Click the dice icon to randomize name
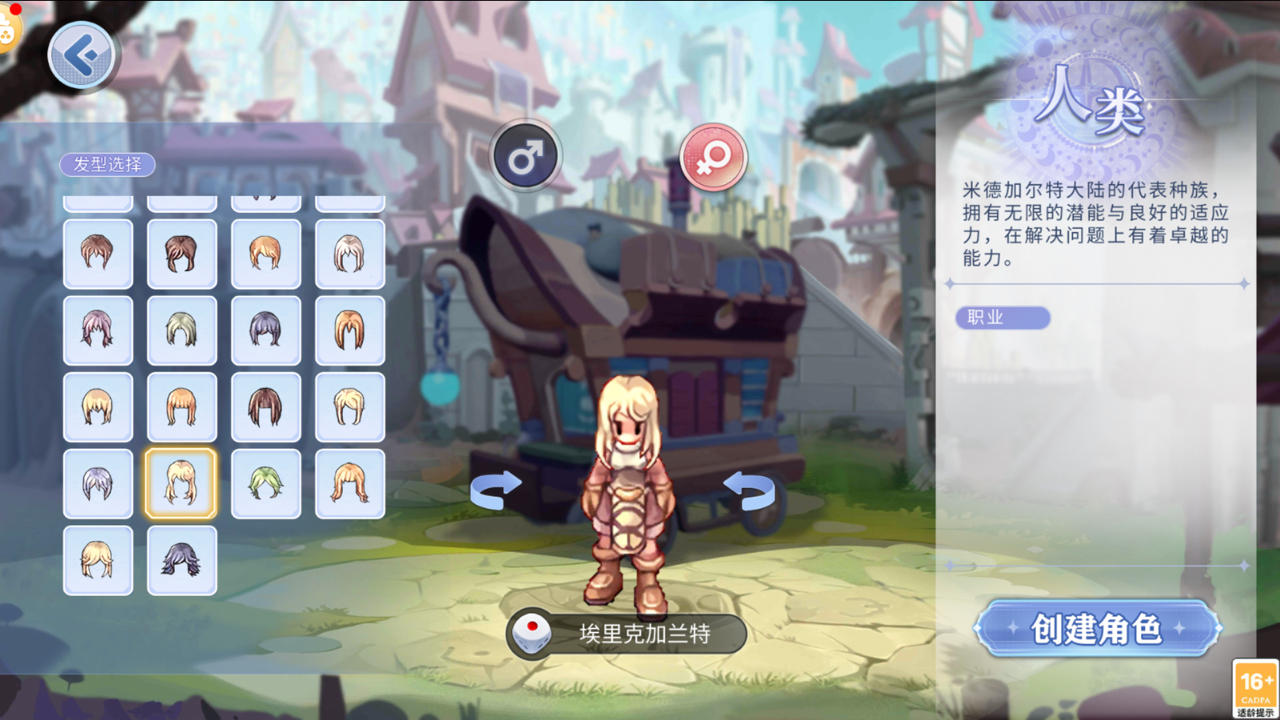Viewport: 1280px width, 720px height. click(x=533, y=633)
